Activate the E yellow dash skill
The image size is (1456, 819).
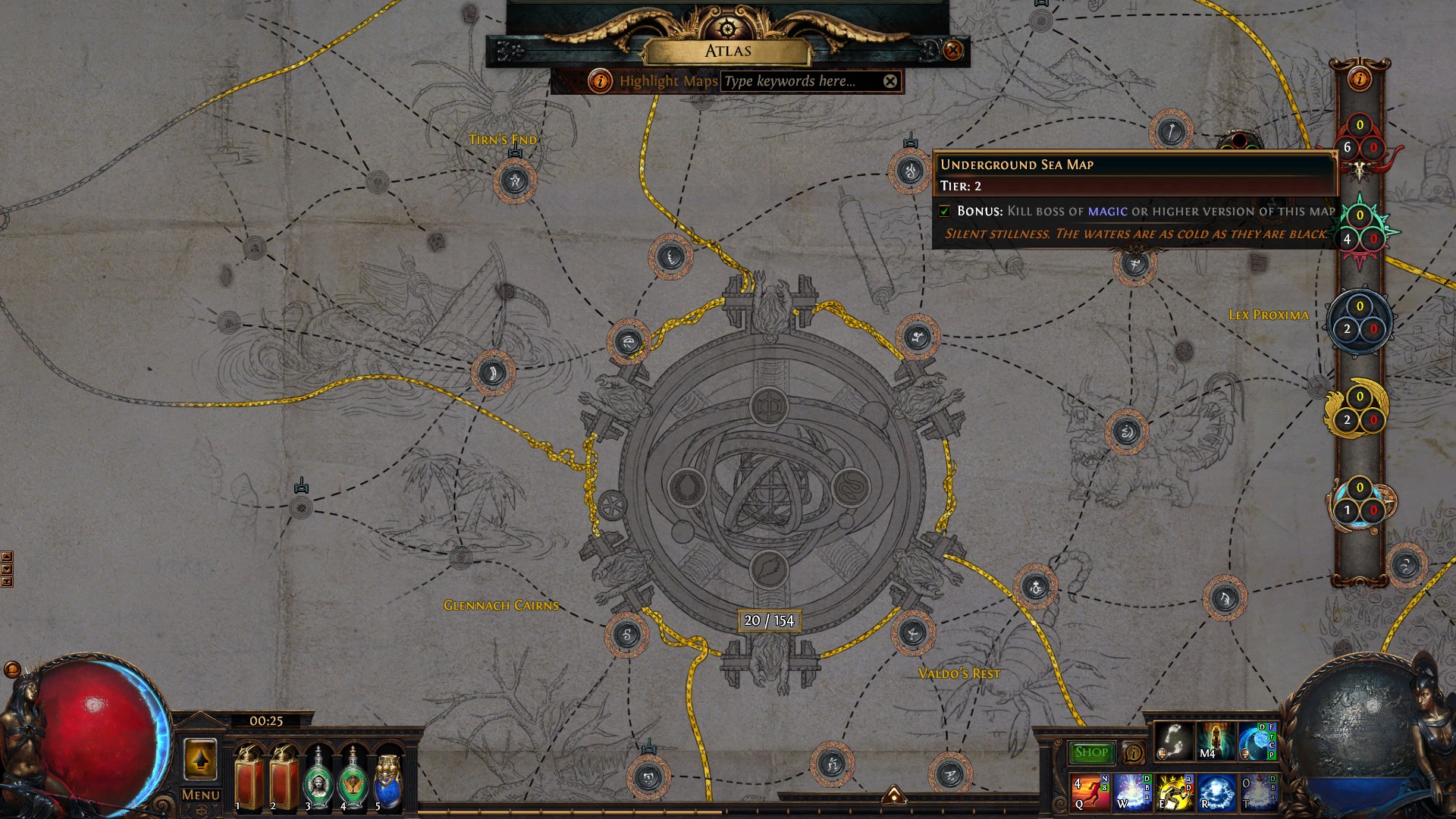pyautogui.click(x=1174, y=792)
